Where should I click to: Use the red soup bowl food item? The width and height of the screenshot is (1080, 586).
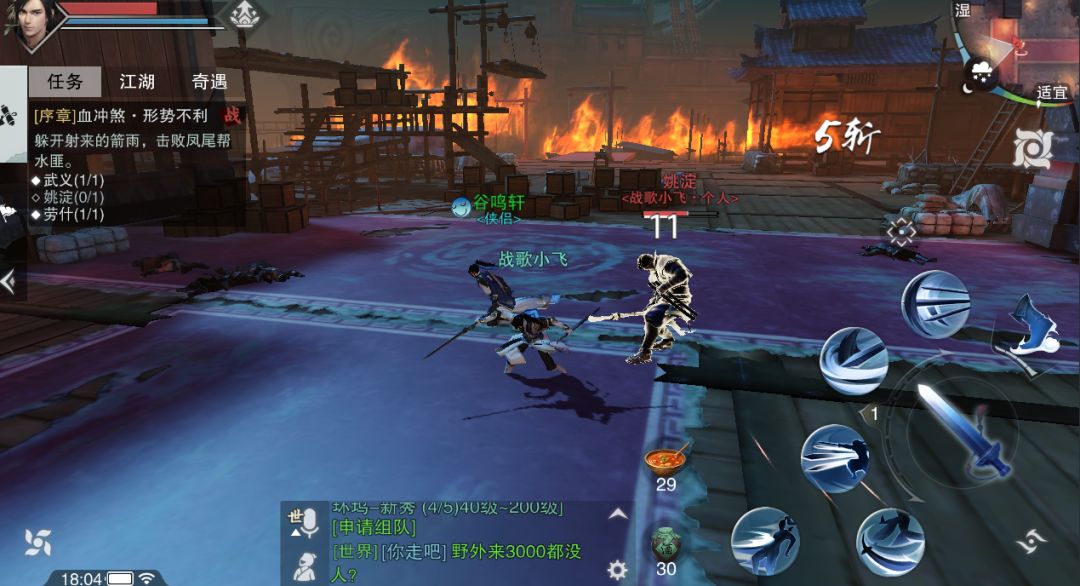click(x=666, y=461)
